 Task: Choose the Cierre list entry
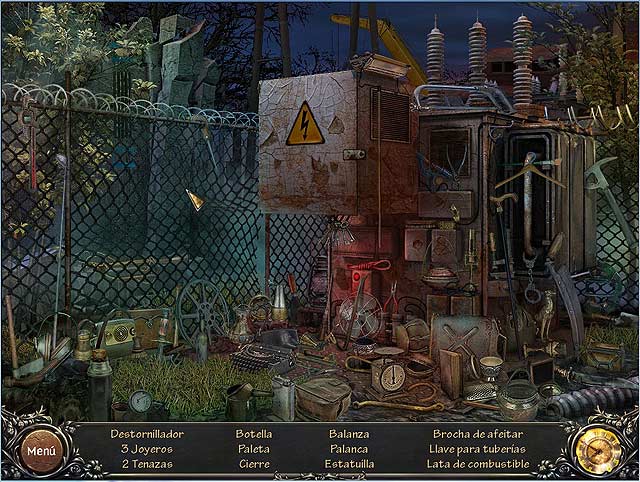(253, 464)
